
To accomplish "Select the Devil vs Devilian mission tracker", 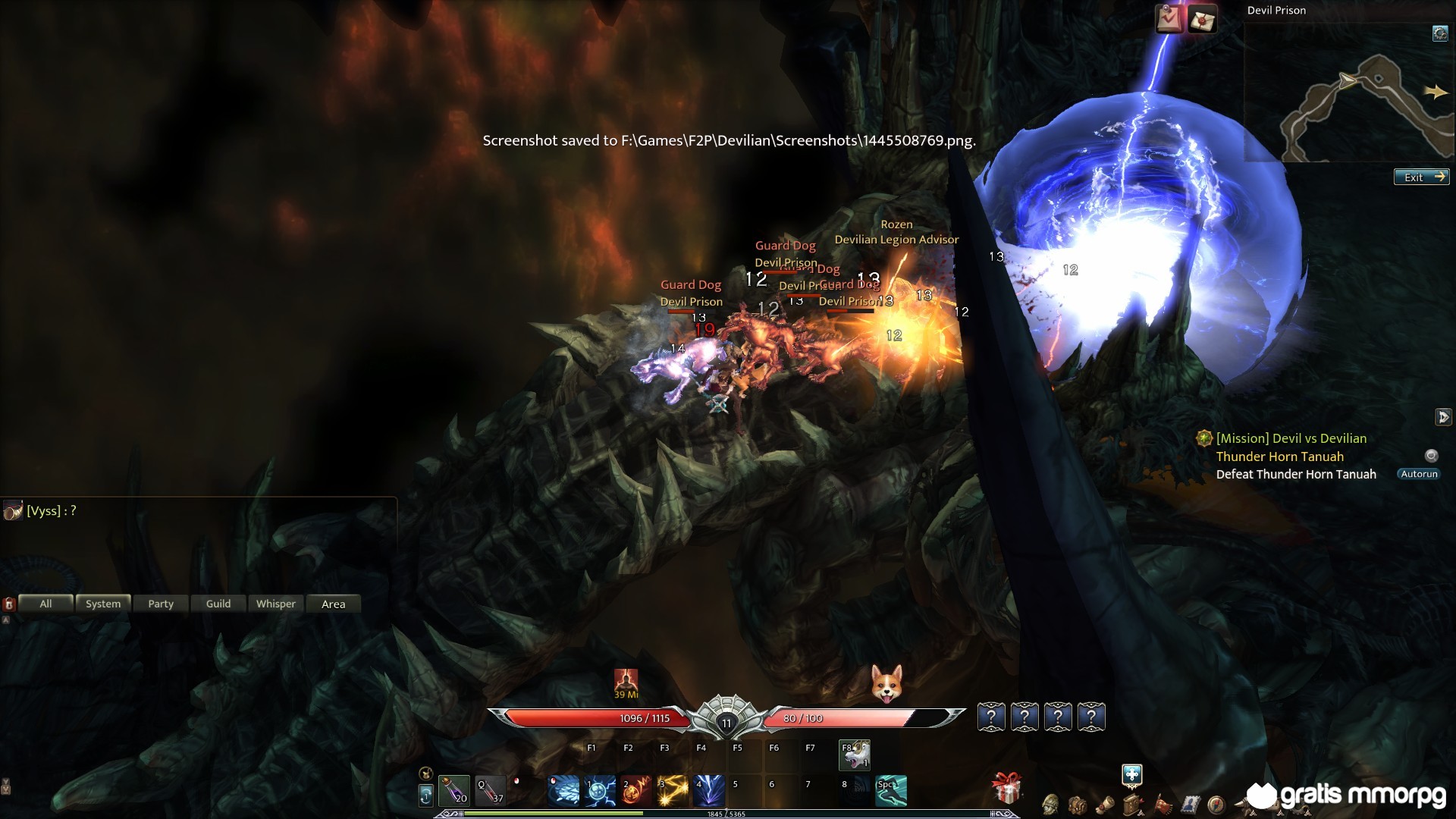I will (x=1291, y=438).
